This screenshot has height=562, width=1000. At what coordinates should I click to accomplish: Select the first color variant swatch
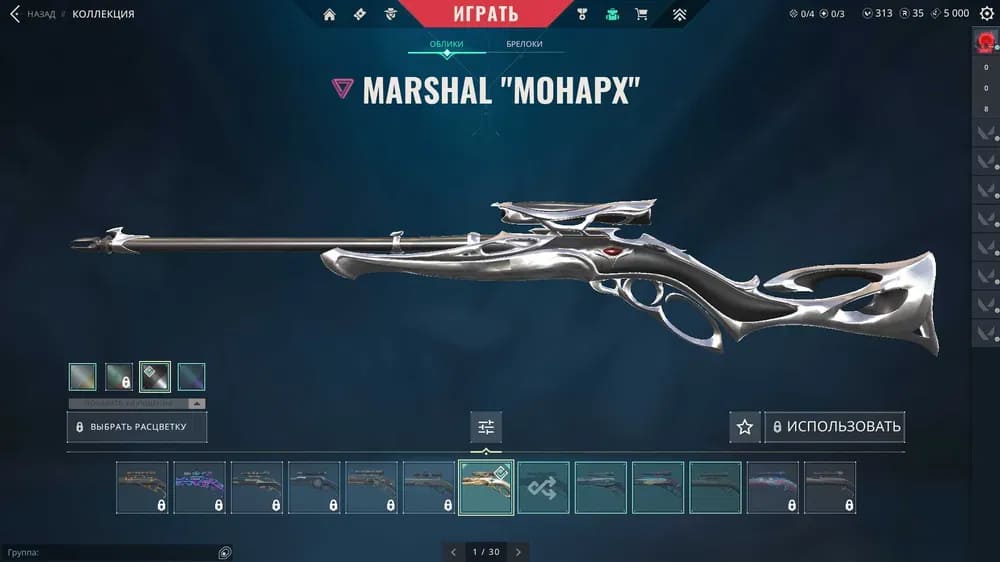click(83, 376)
